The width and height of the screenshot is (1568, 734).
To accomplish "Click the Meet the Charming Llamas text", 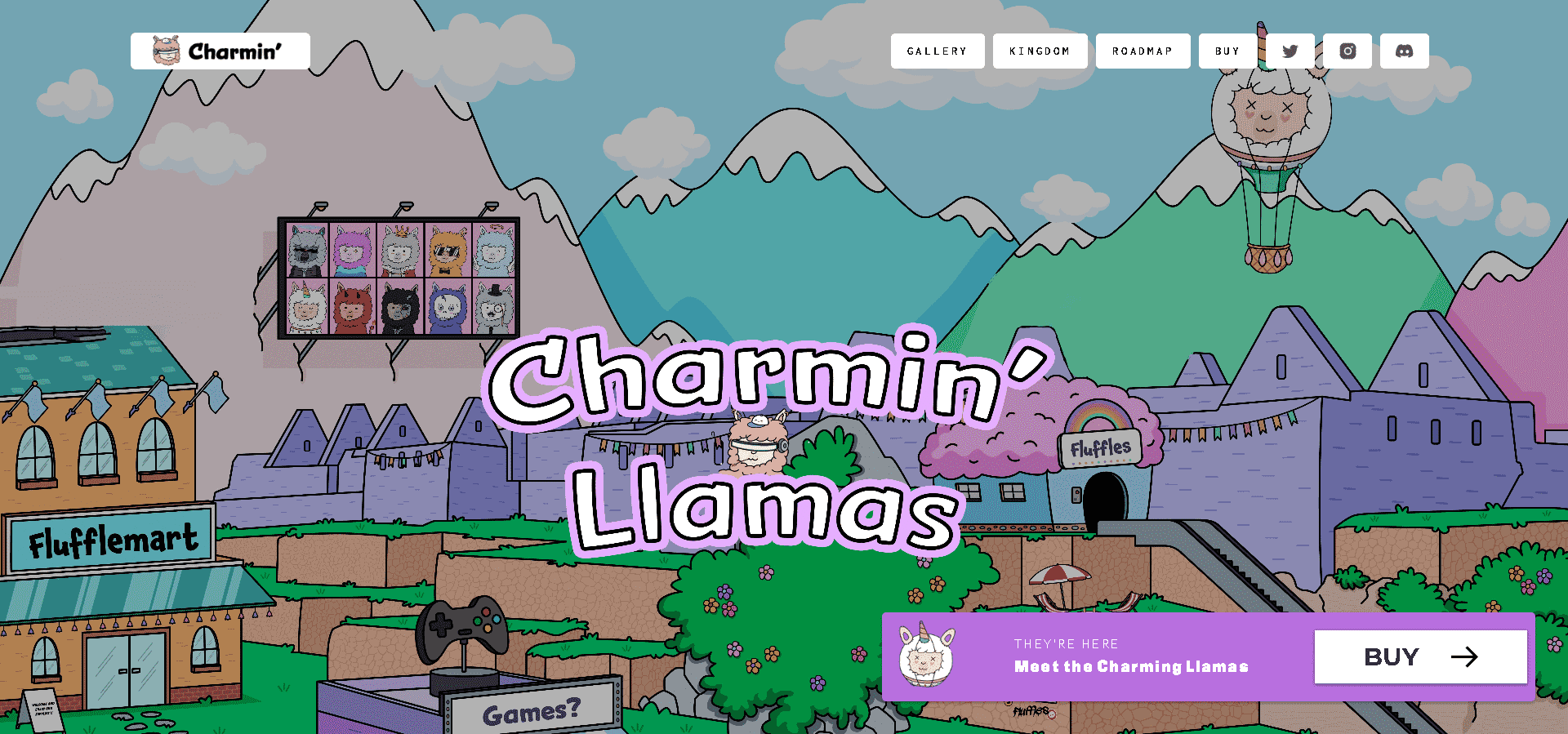I will click(1130, 666).
